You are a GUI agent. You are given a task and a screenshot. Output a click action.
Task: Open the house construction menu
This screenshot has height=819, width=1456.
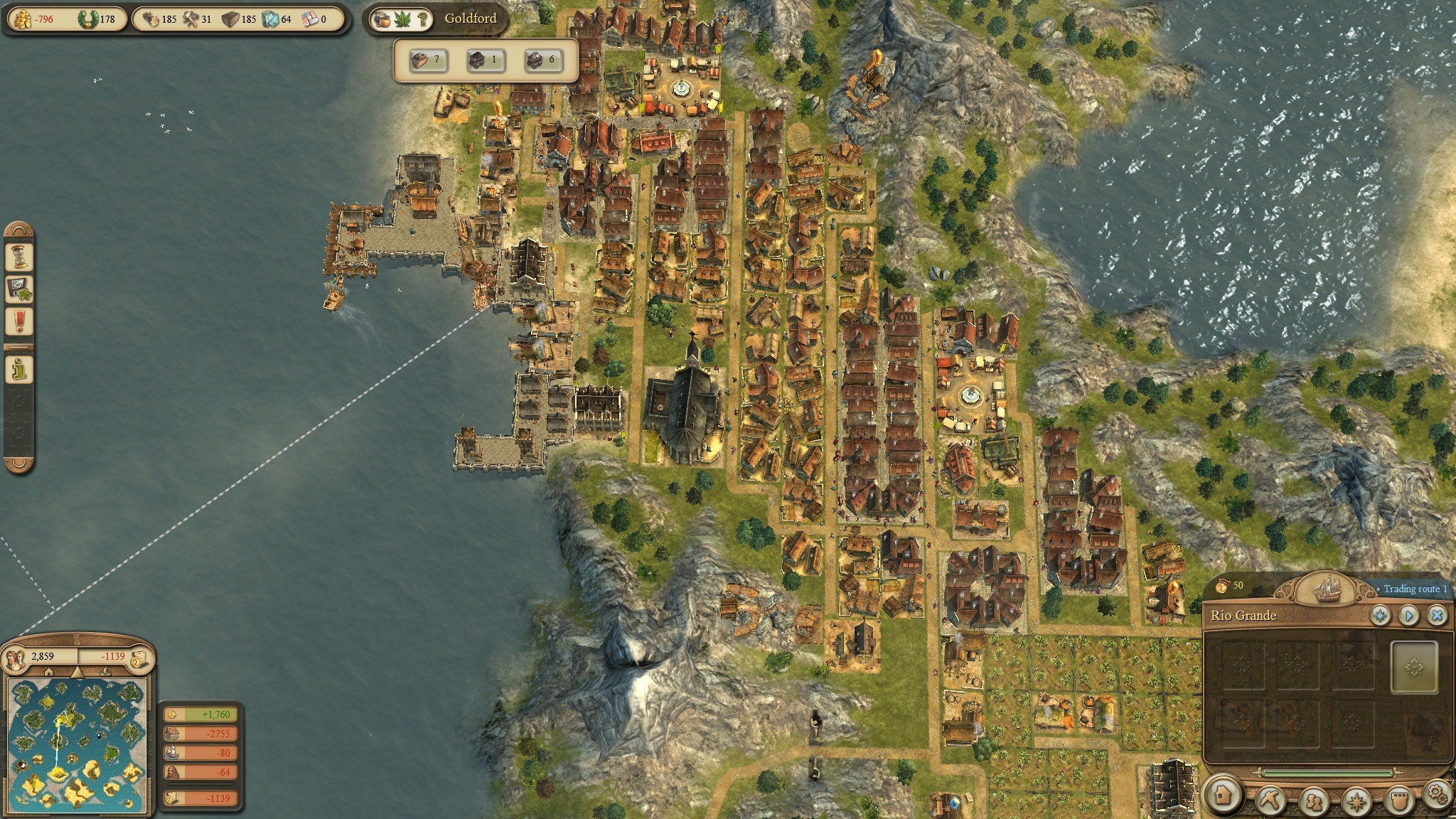(1223, 795)
